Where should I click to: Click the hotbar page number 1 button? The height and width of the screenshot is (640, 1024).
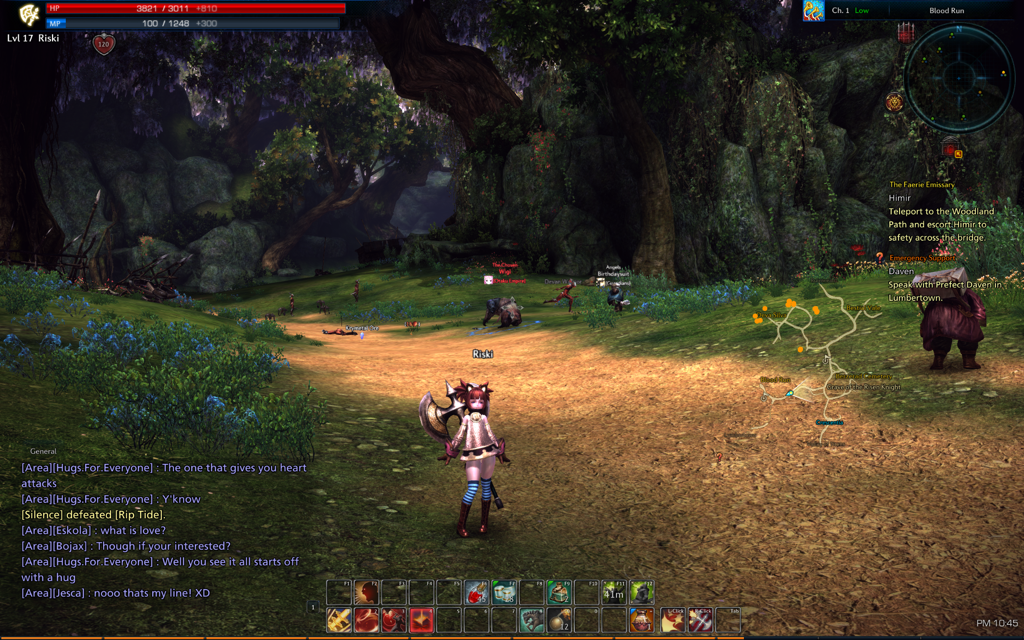click(x=313, y=607)
